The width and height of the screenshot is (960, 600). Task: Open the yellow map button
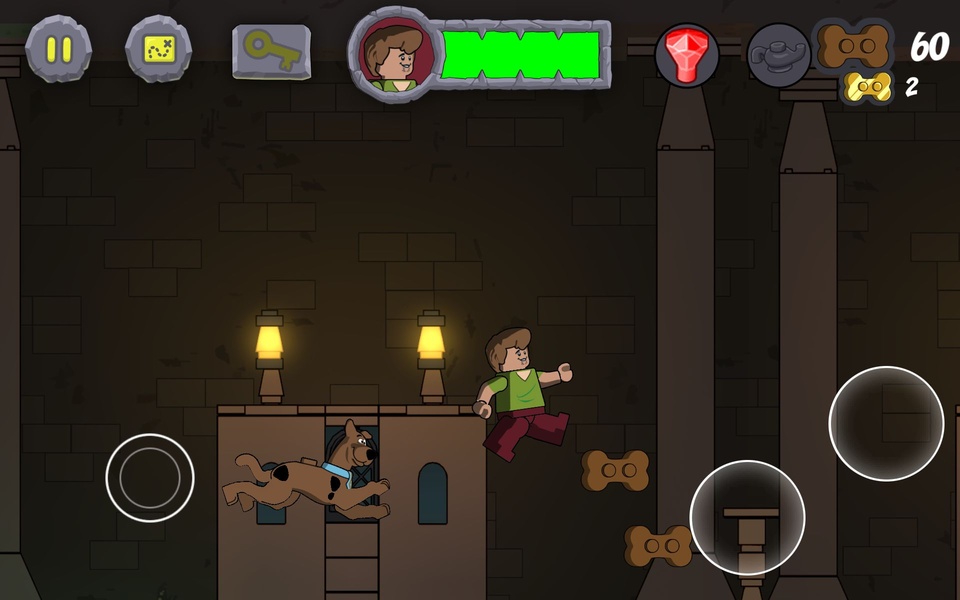(x=158, y=48)
